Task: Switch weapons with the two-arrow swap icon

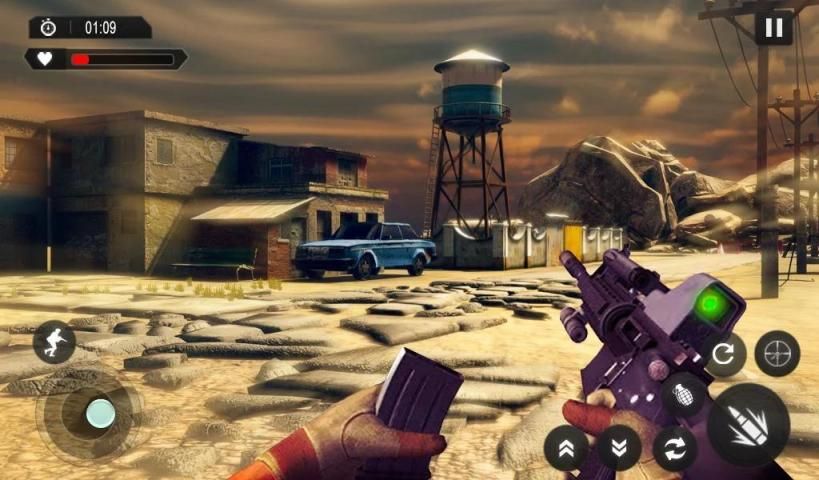Action: click(675, 447)
